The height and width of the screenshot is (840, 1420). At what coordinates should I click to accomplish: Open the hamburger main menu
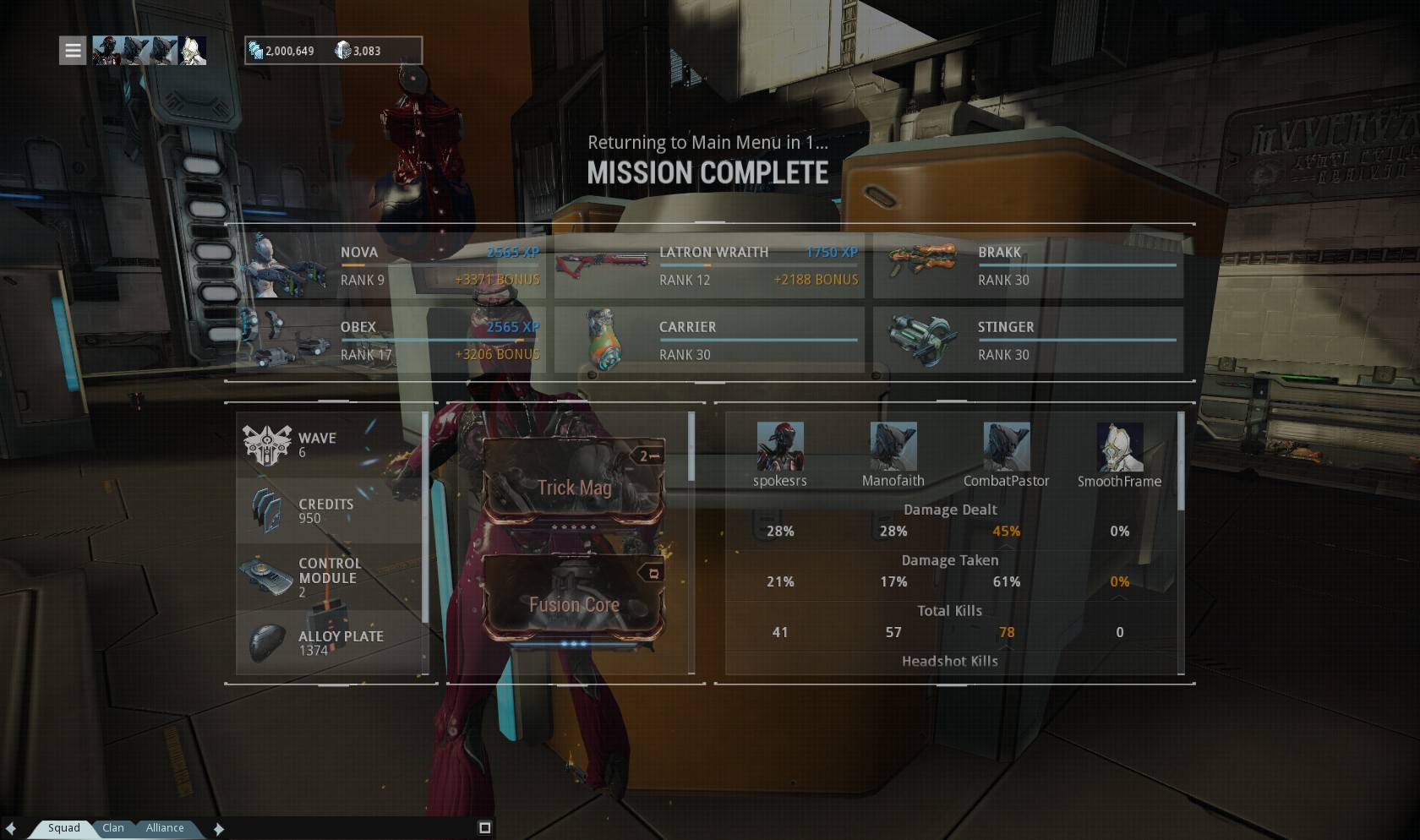point(74,51)
